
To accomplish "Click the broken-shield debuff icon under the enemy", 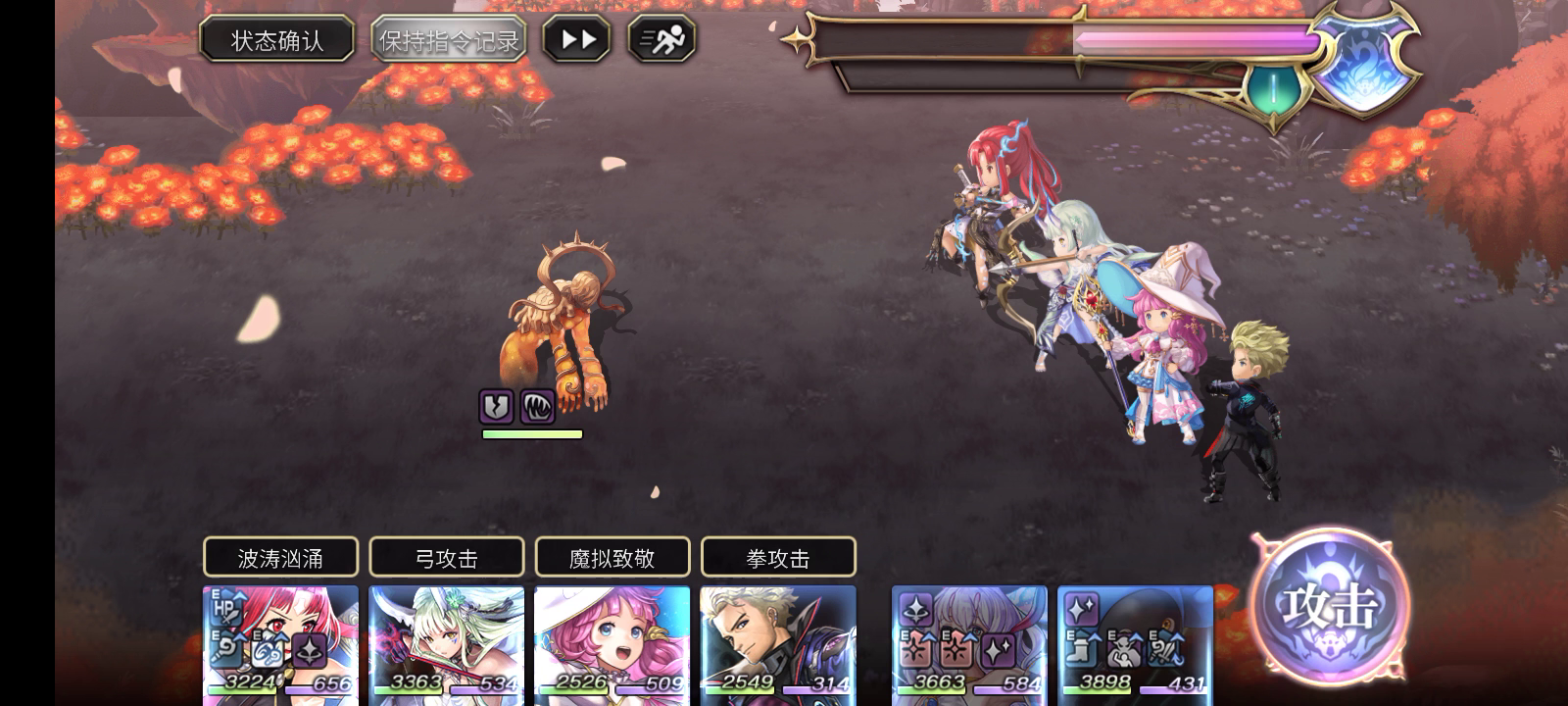I will coord(498,406).
